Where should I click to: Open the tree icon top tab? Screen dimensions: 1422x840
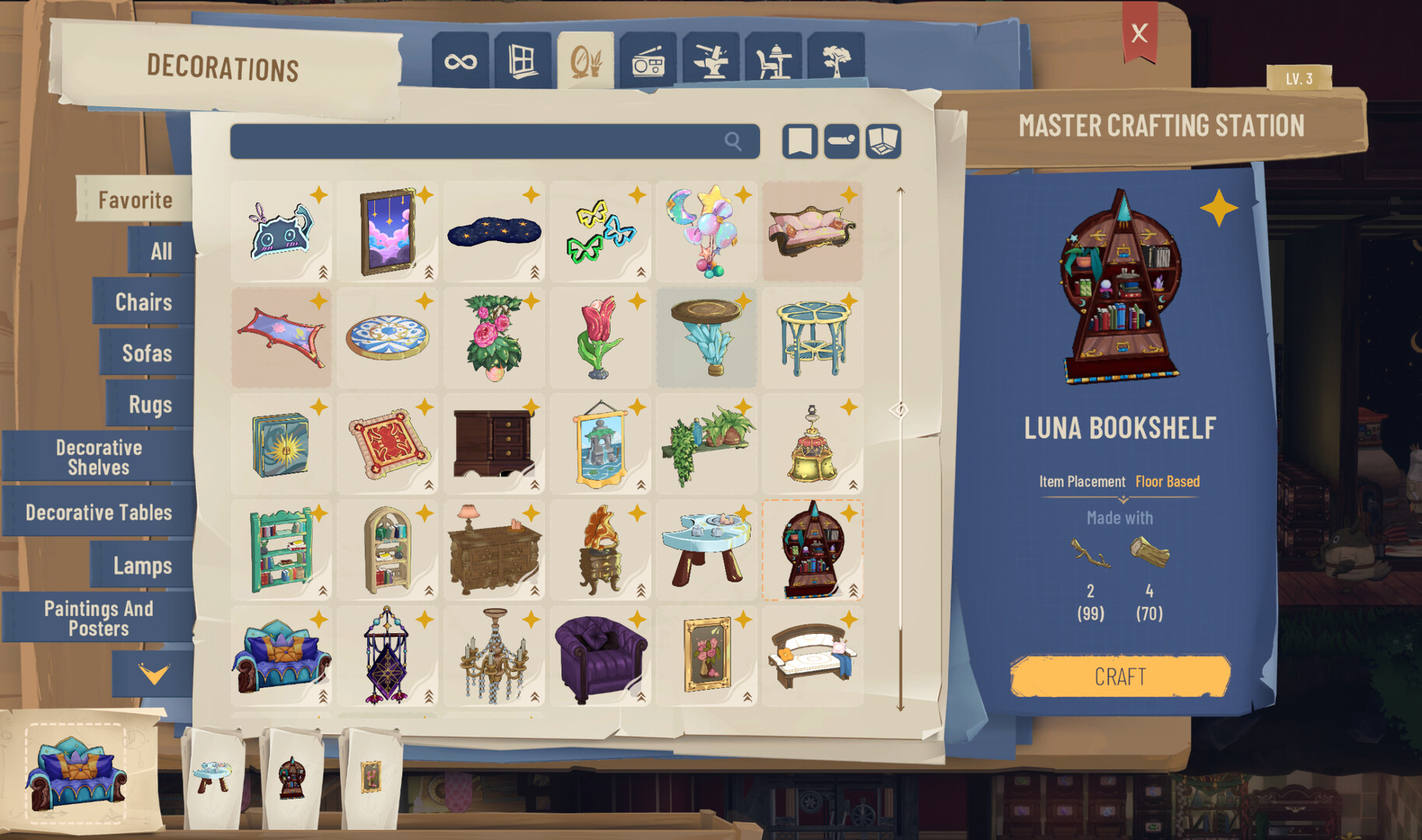[x=836, y=61]
